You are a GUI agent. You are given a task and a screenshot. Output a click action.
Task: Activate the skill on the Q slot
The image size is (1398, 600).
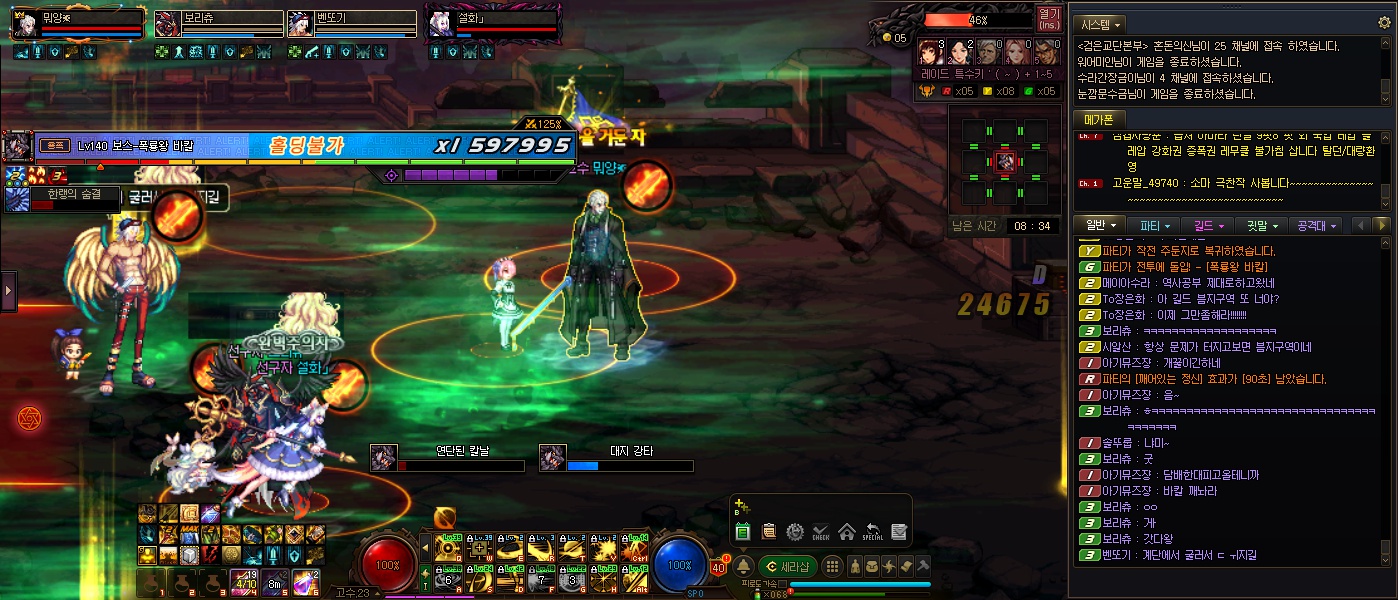click(x=451, y=548)
